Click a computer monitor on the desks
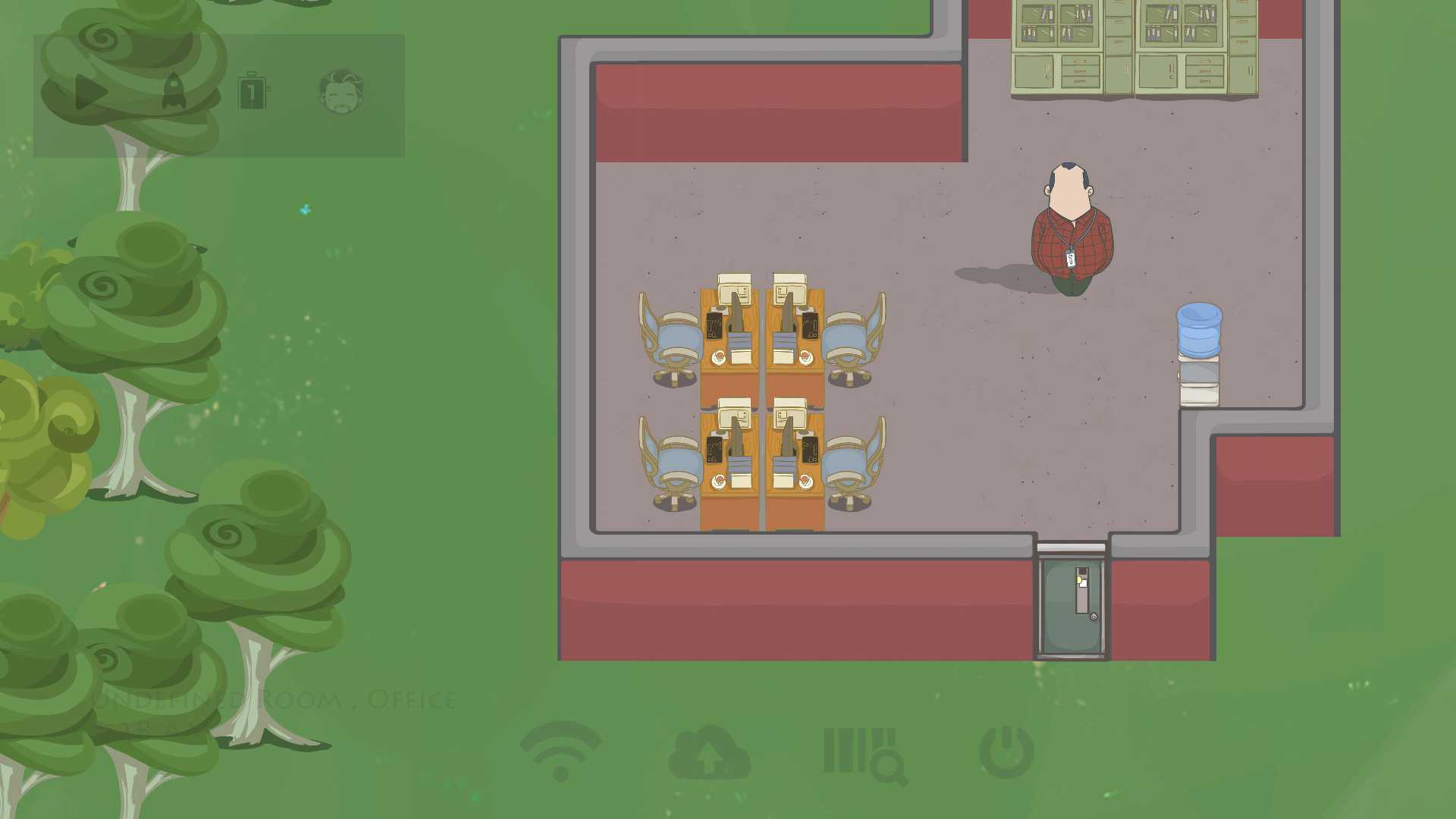 [x=732, y=288]
